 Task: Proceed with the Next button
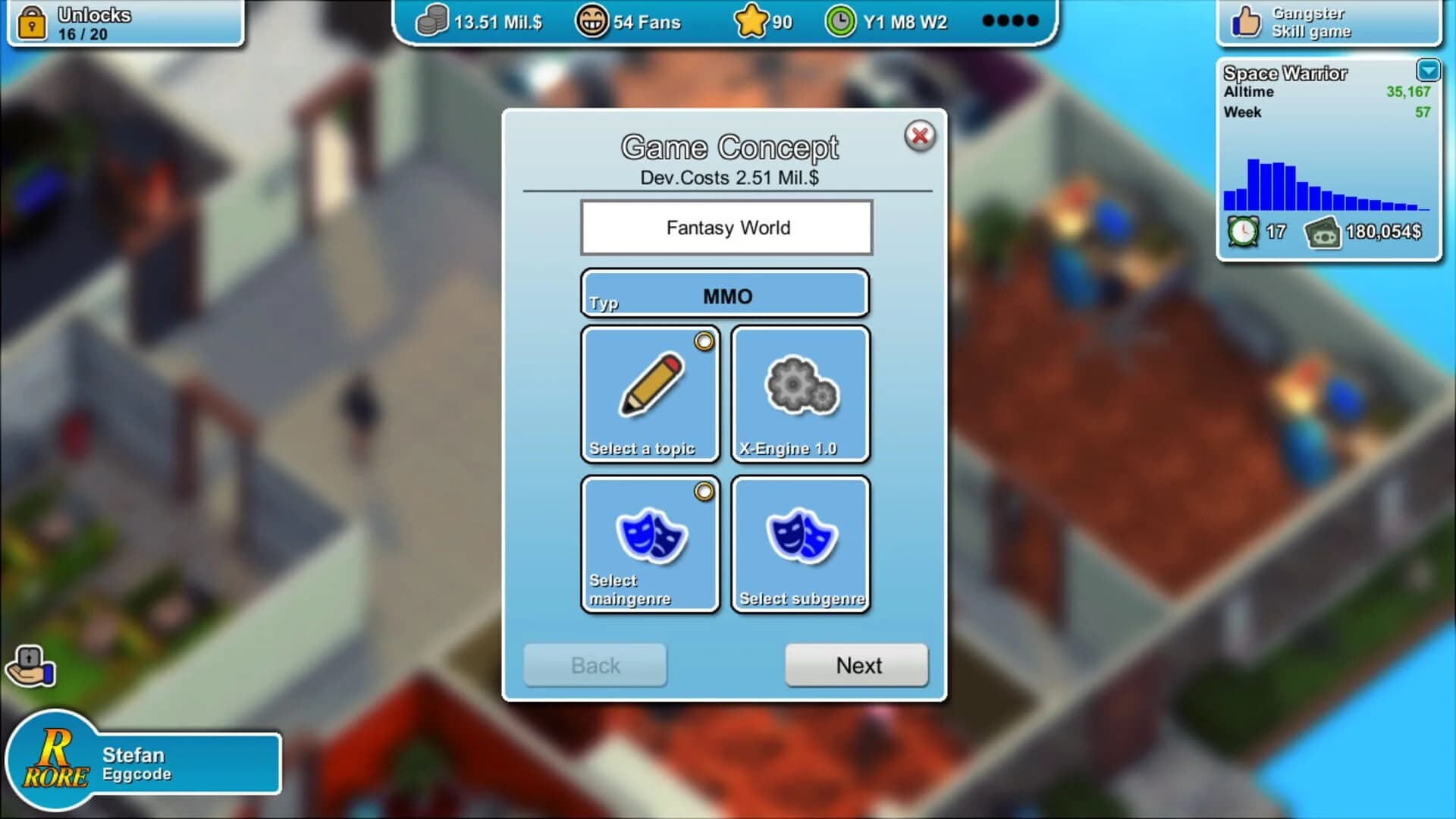(x=857, y=665)
